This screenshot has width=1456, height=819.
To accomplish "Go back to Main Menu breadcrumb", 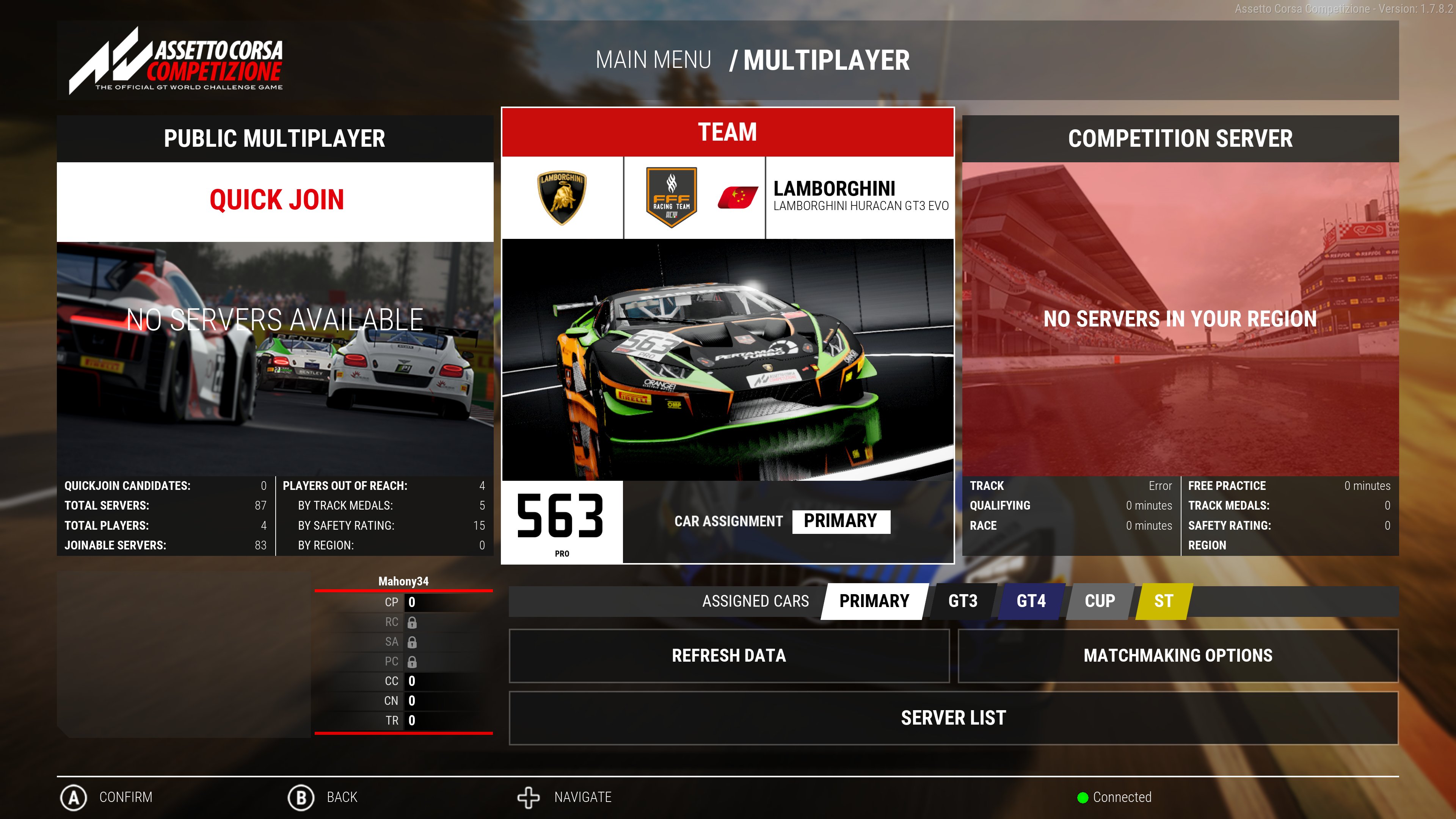I will pos(653,61).
